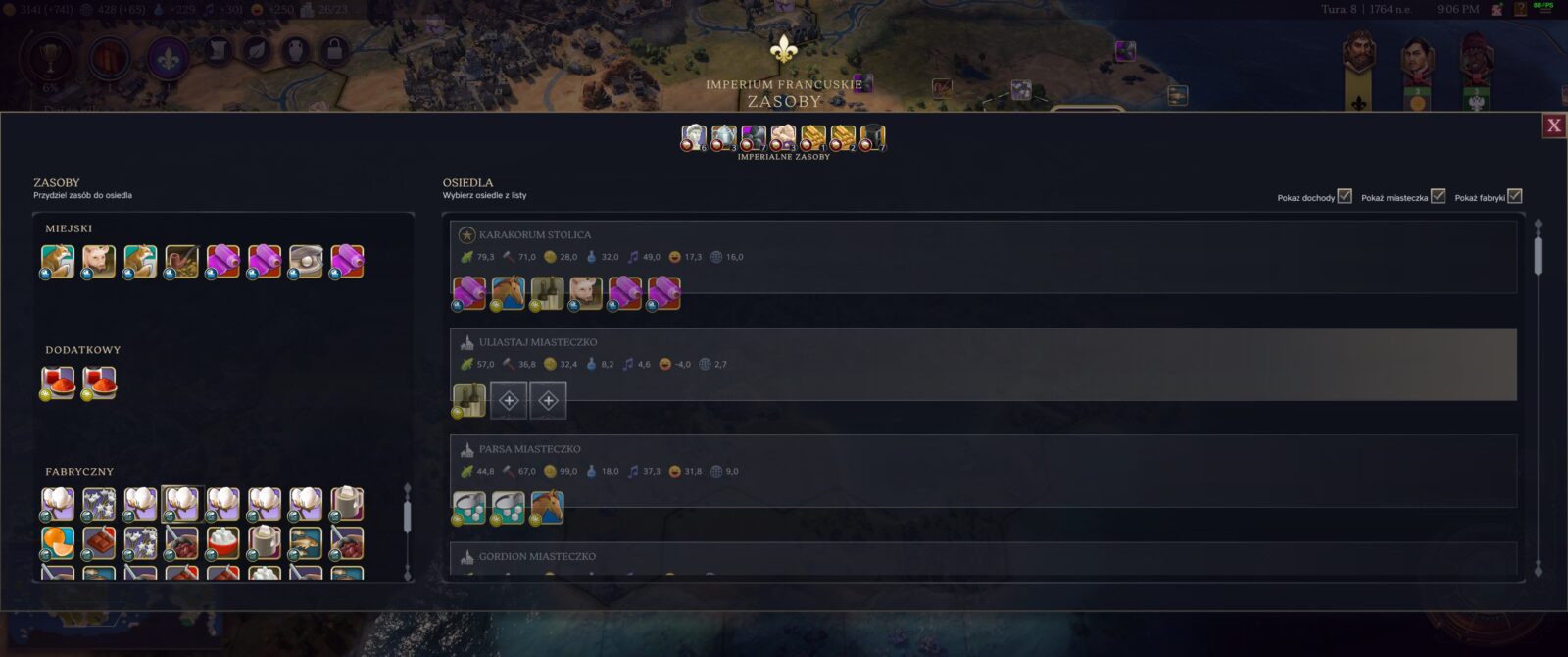Toggle the Pokaż fabryki checkbox
Screen dimensions: 1568x657
[1514, 196]
